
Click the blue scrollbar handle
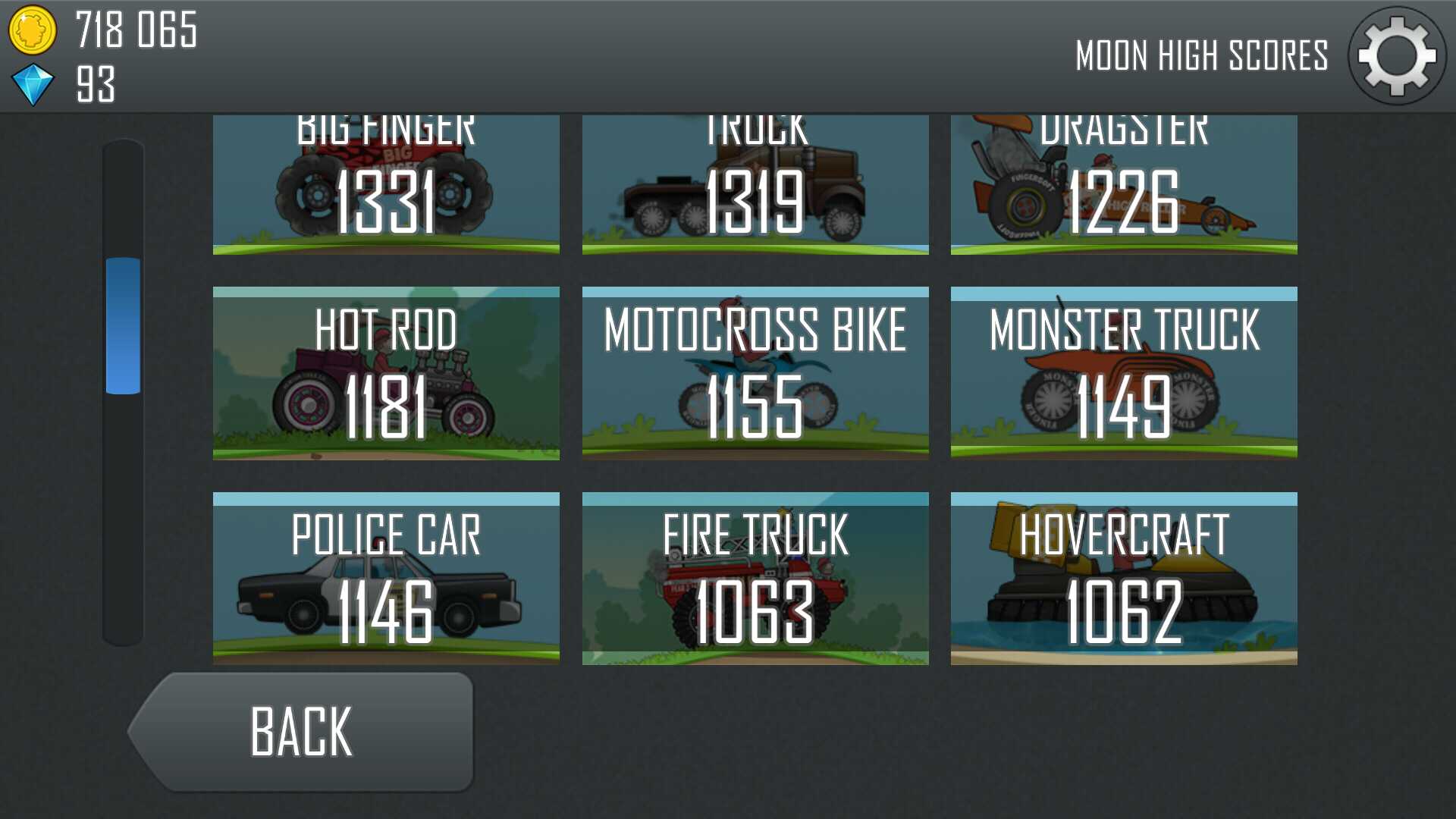pyautogui.click(x=123, y=326)
